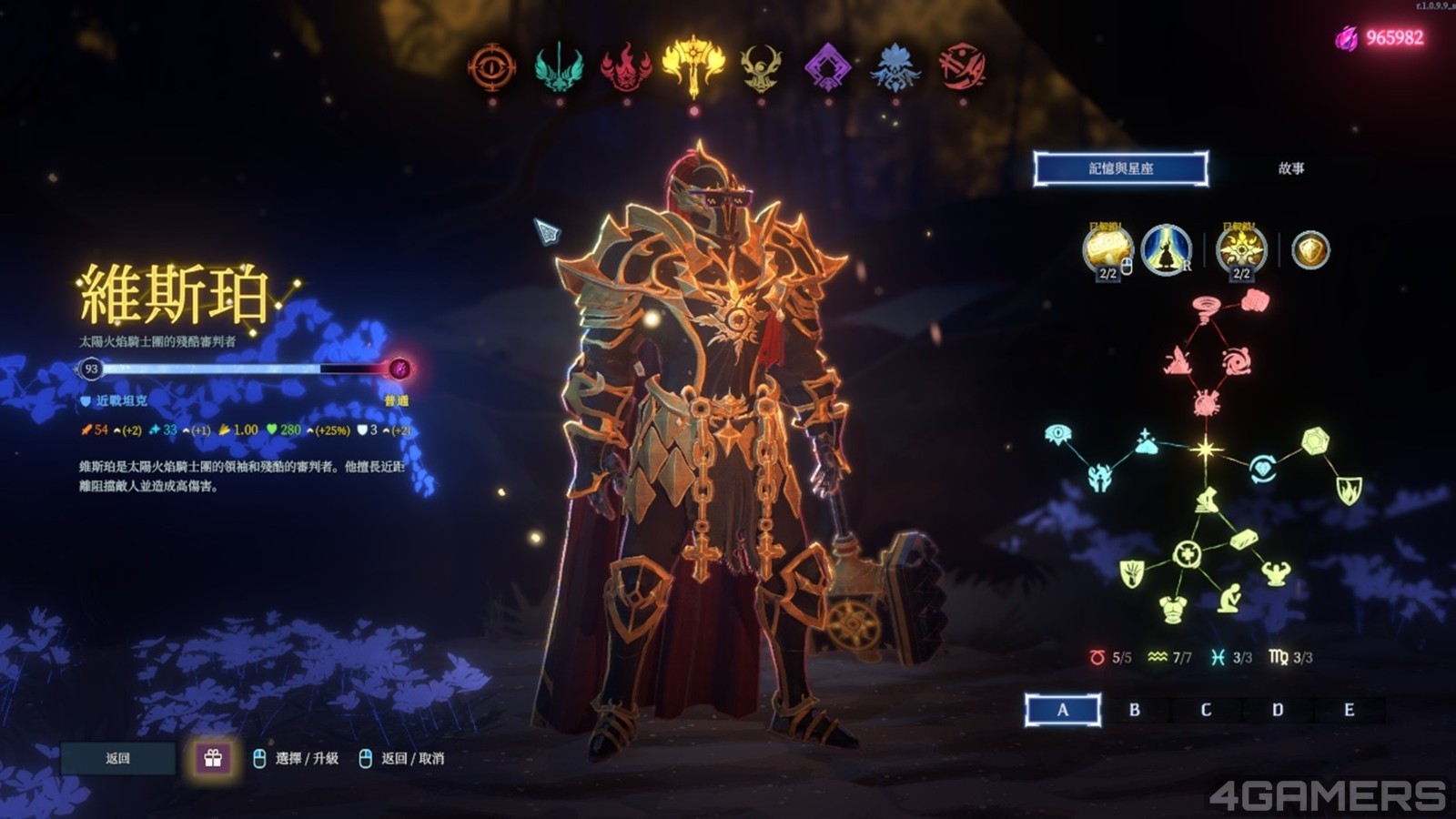Open the 記憶與星座 tab

coord(1121,168)
